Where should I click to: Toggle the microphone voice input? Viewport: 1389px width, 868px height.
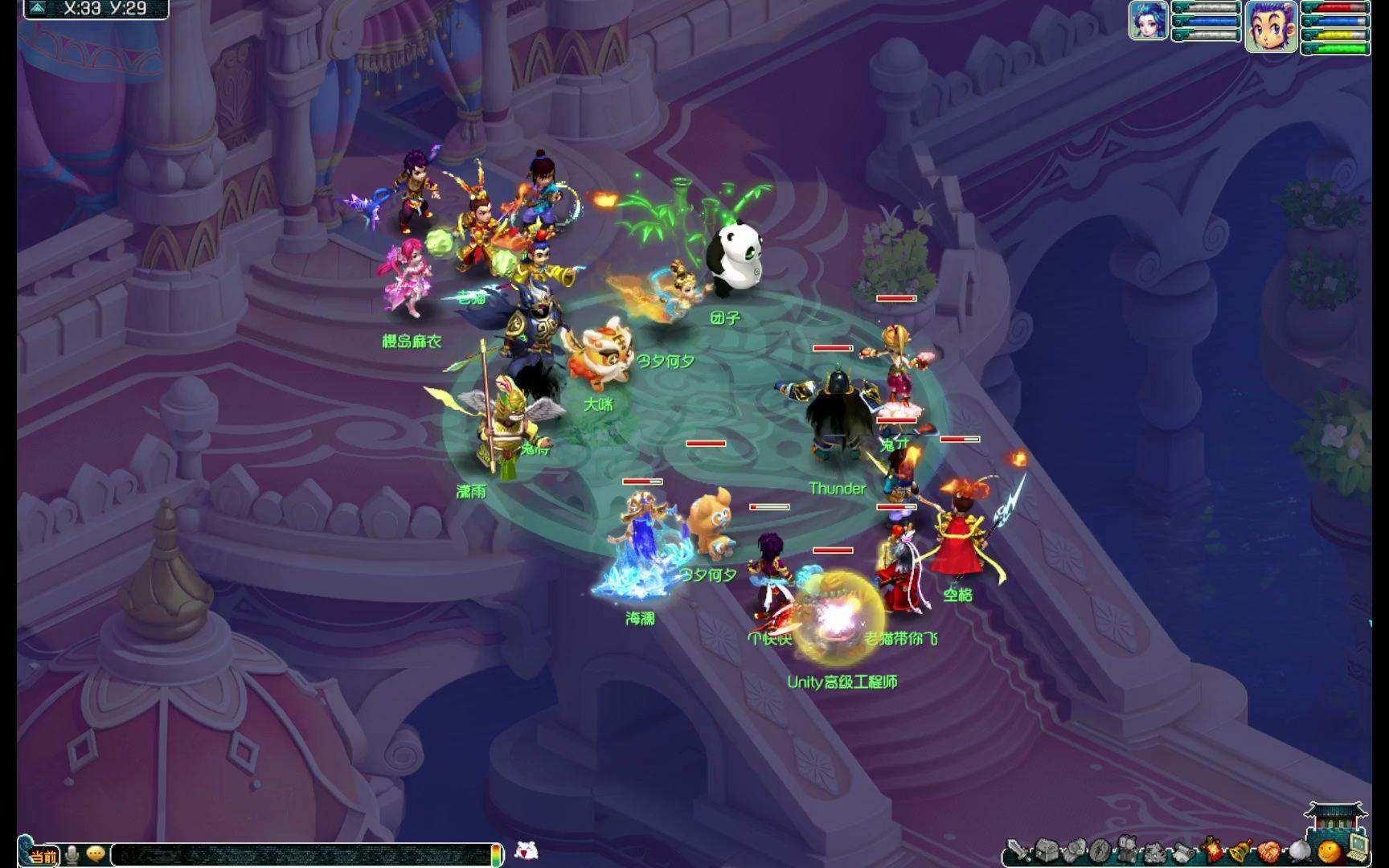[72, 854]
